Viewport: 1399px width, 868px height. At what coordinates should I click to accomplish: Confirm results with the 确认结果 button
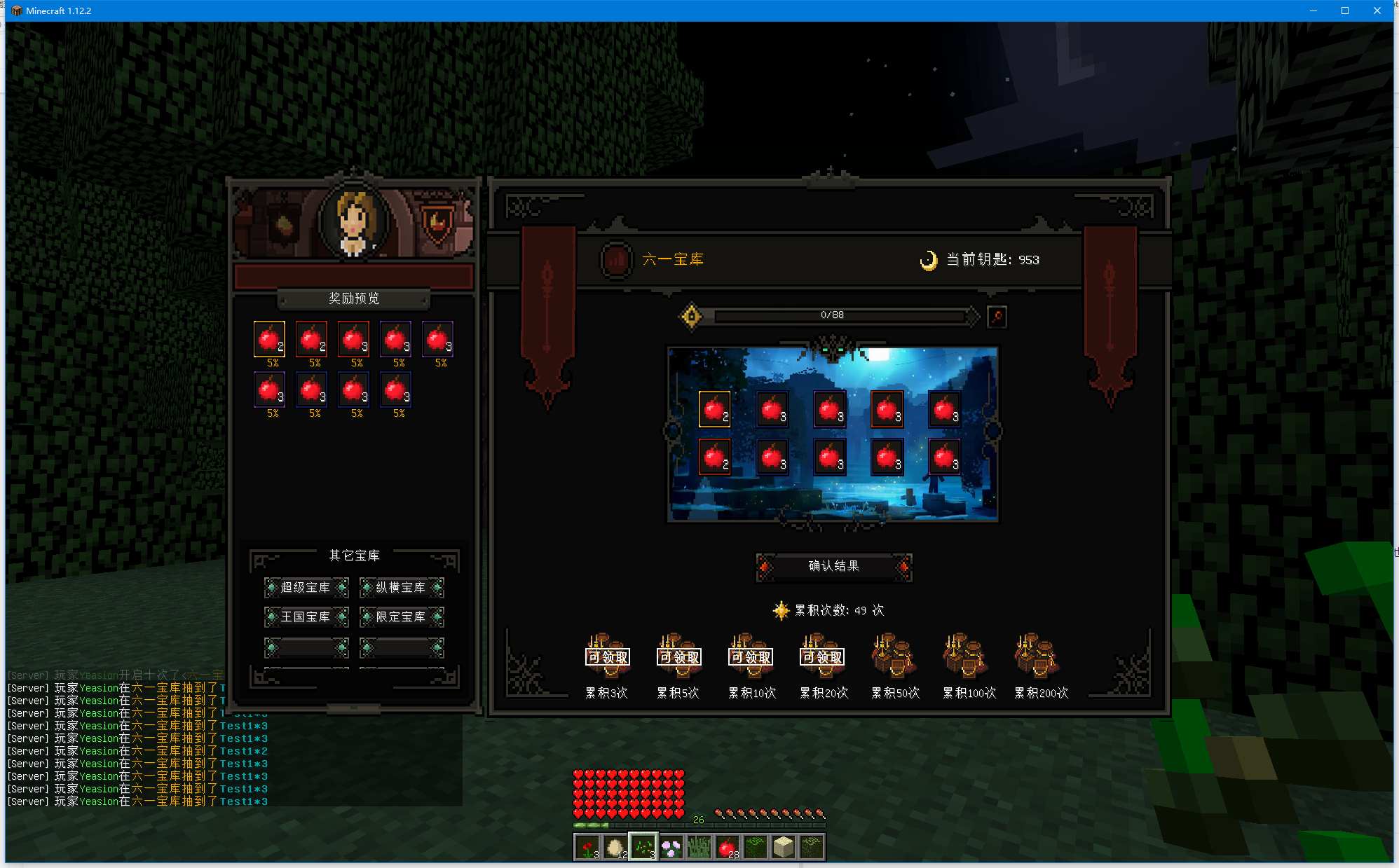[833, 566]
